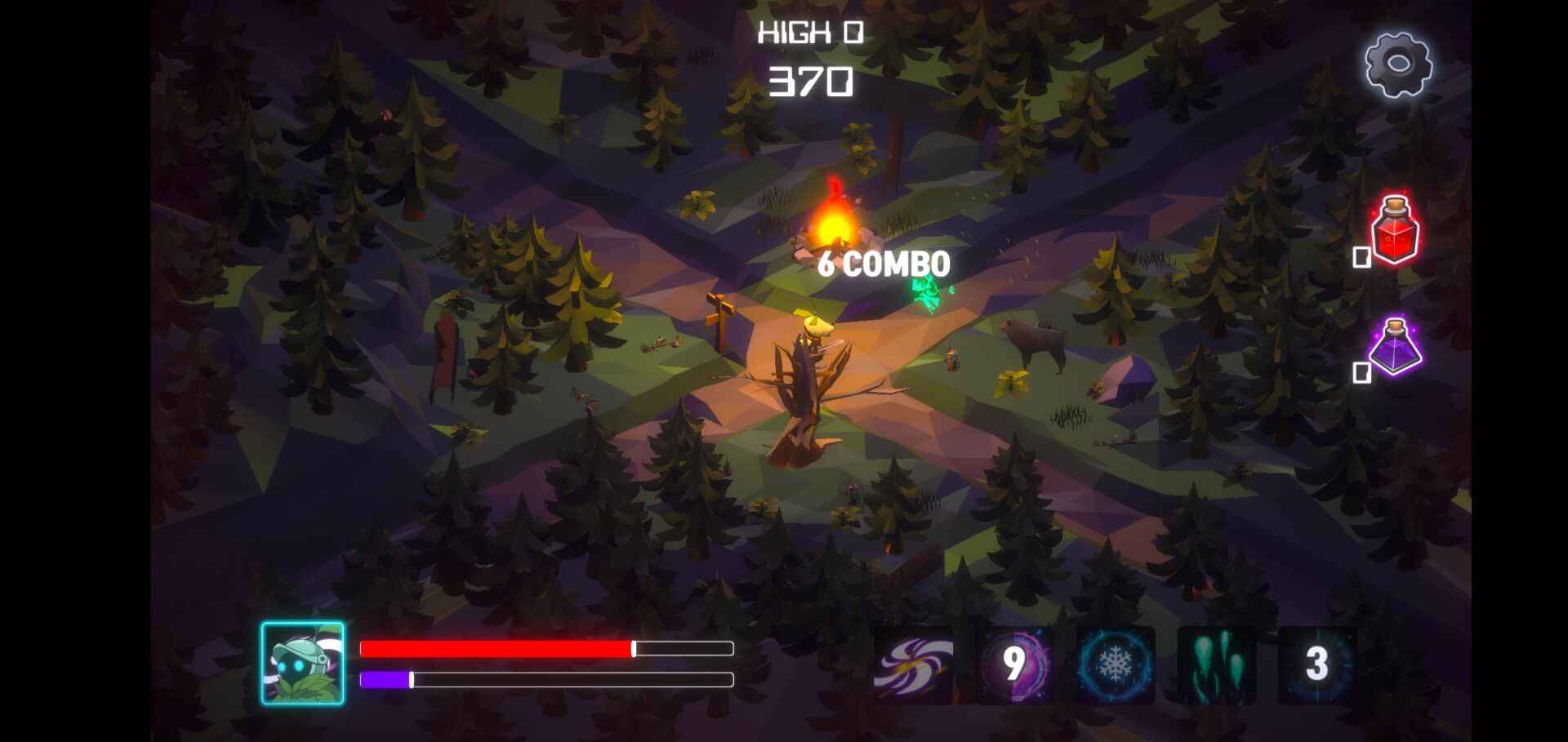Tap the hooded character portrait
The height and width of the screenshot is (742, 1568).
tap(303, 663)
